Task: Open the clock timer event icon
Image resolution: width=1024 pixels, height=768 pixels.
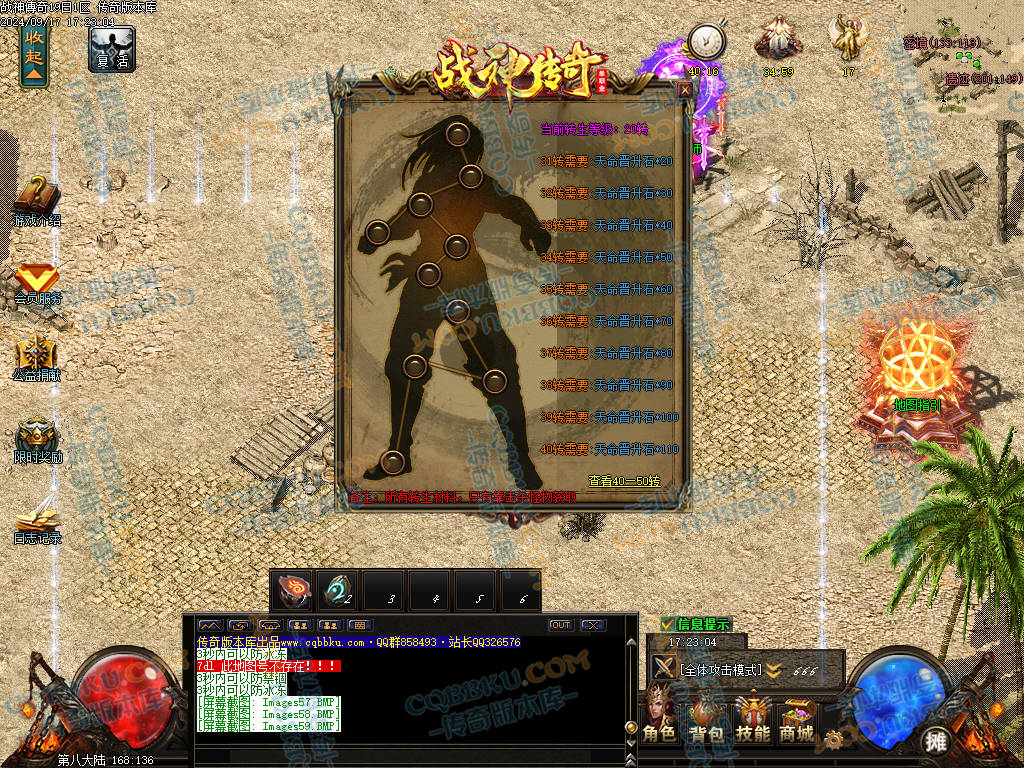Action: [706, 43]
